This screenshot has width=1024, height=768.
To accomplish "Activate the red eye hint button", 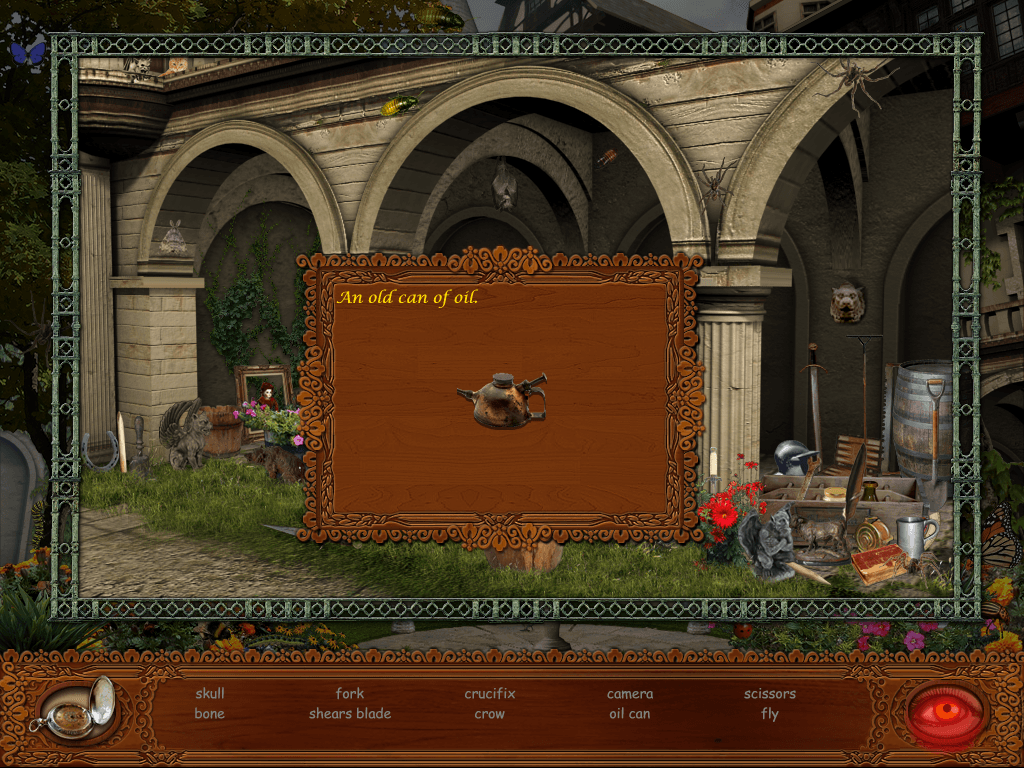I will click(946, 712).
